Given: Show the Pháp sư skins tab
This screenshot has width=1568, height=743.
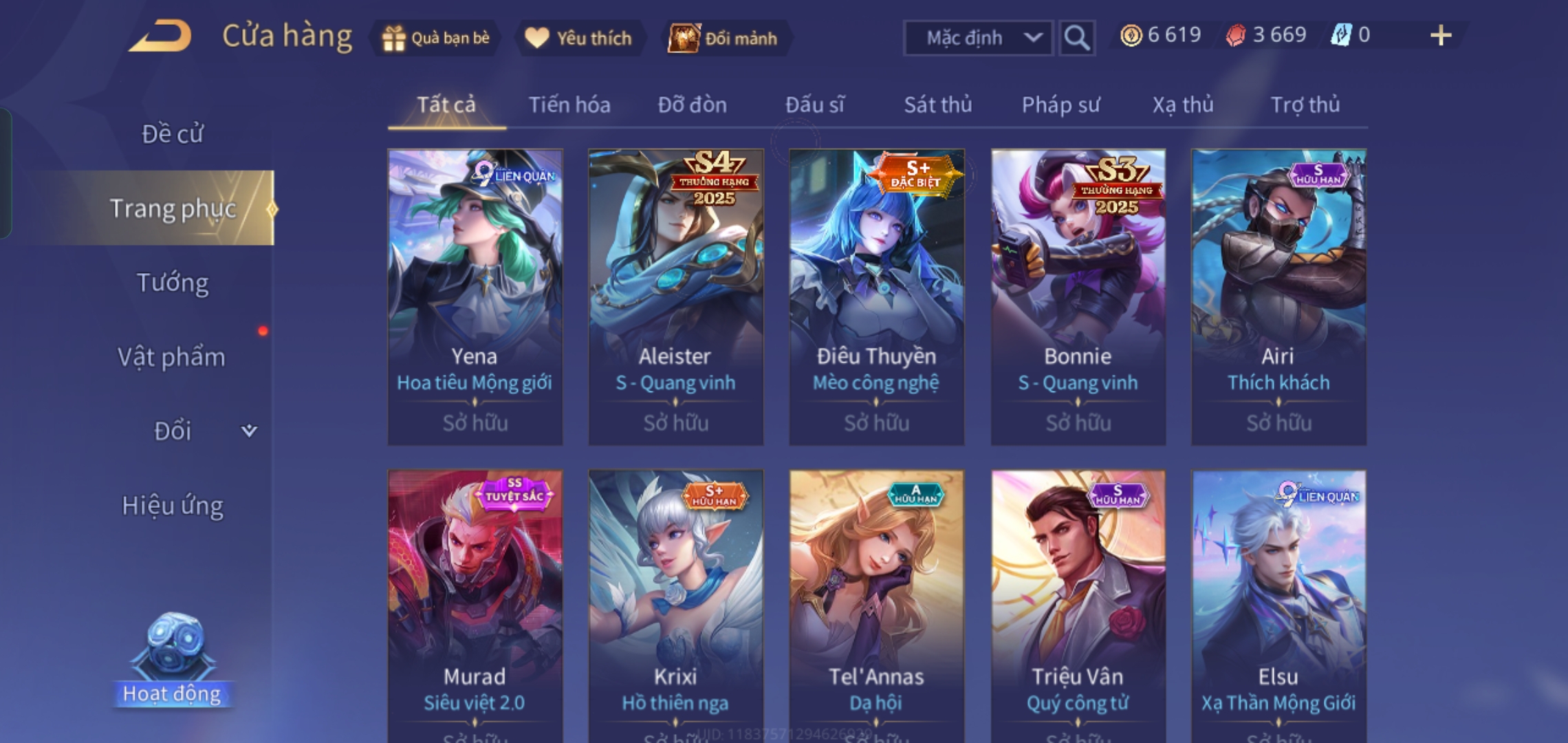Looking at the screenshot, I should (1060, 105).
